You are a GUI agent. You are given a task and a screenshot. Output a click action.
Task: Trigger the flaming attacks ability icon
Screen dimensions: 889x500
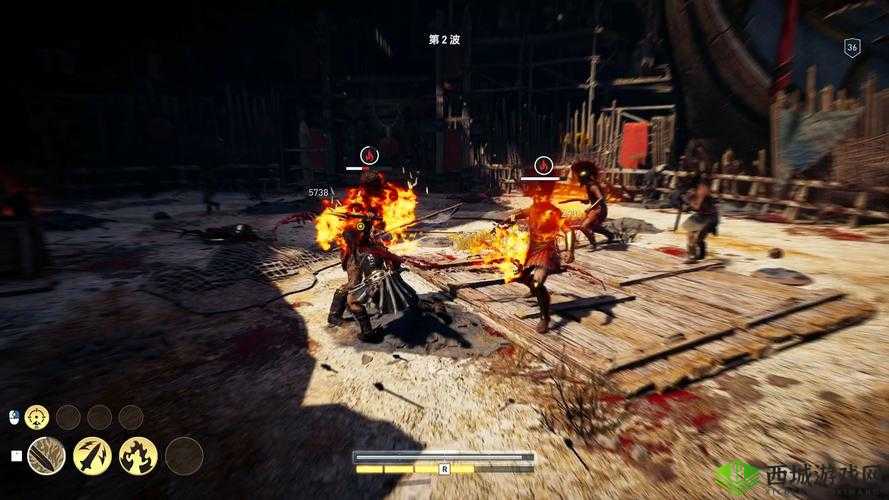(138, 456)
